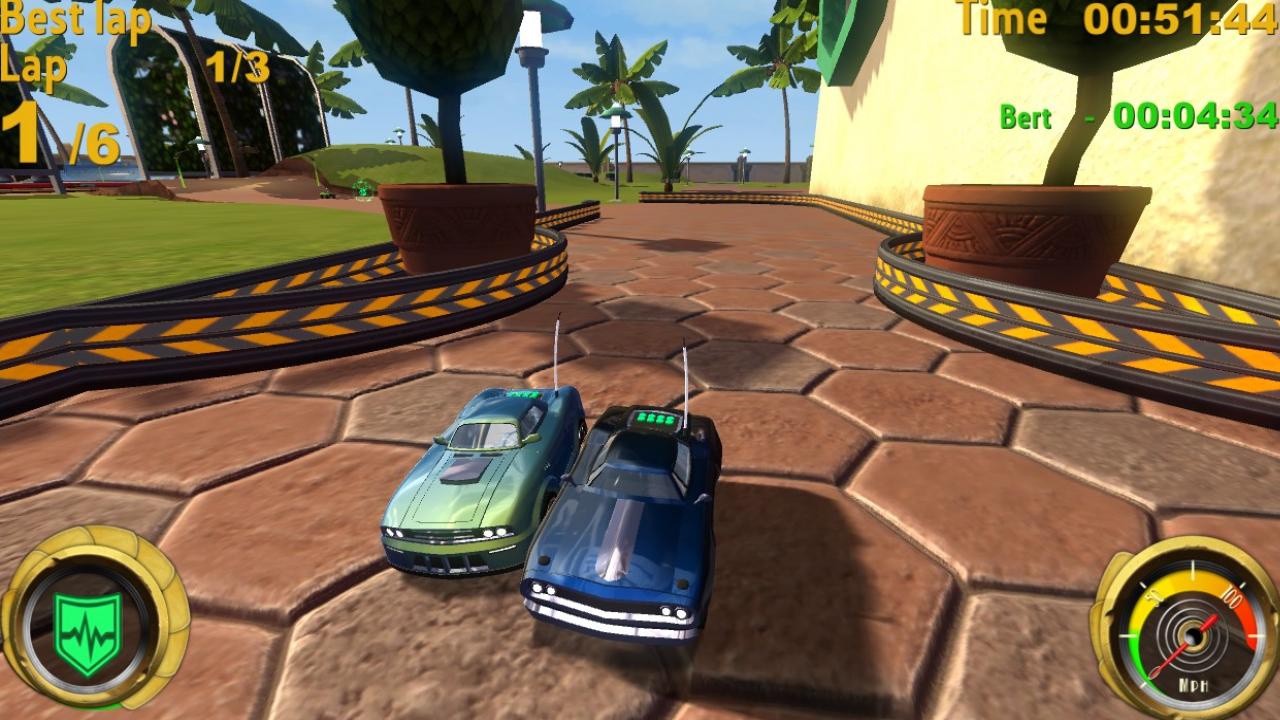Select the green LED panel on the blue car
The width and height of the screenshot is (1280, 720).
click(x=657, y=419)
